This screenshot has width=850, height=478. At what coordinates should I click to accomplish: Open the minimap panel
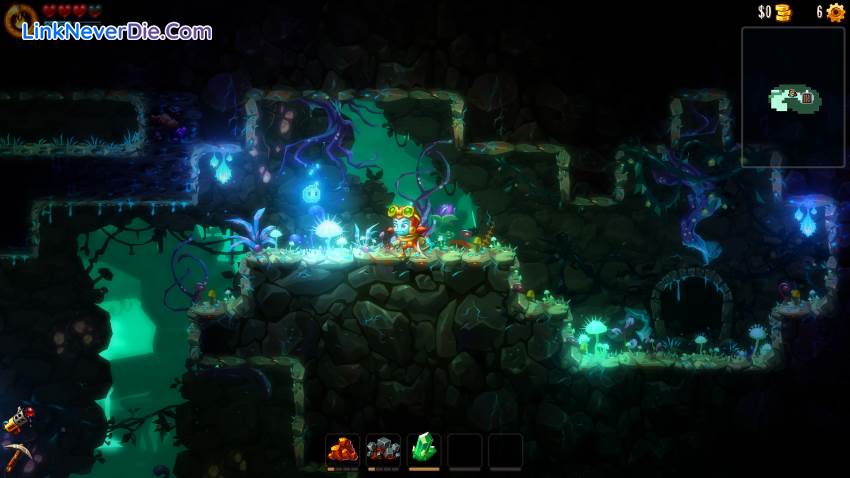point(793,97)
